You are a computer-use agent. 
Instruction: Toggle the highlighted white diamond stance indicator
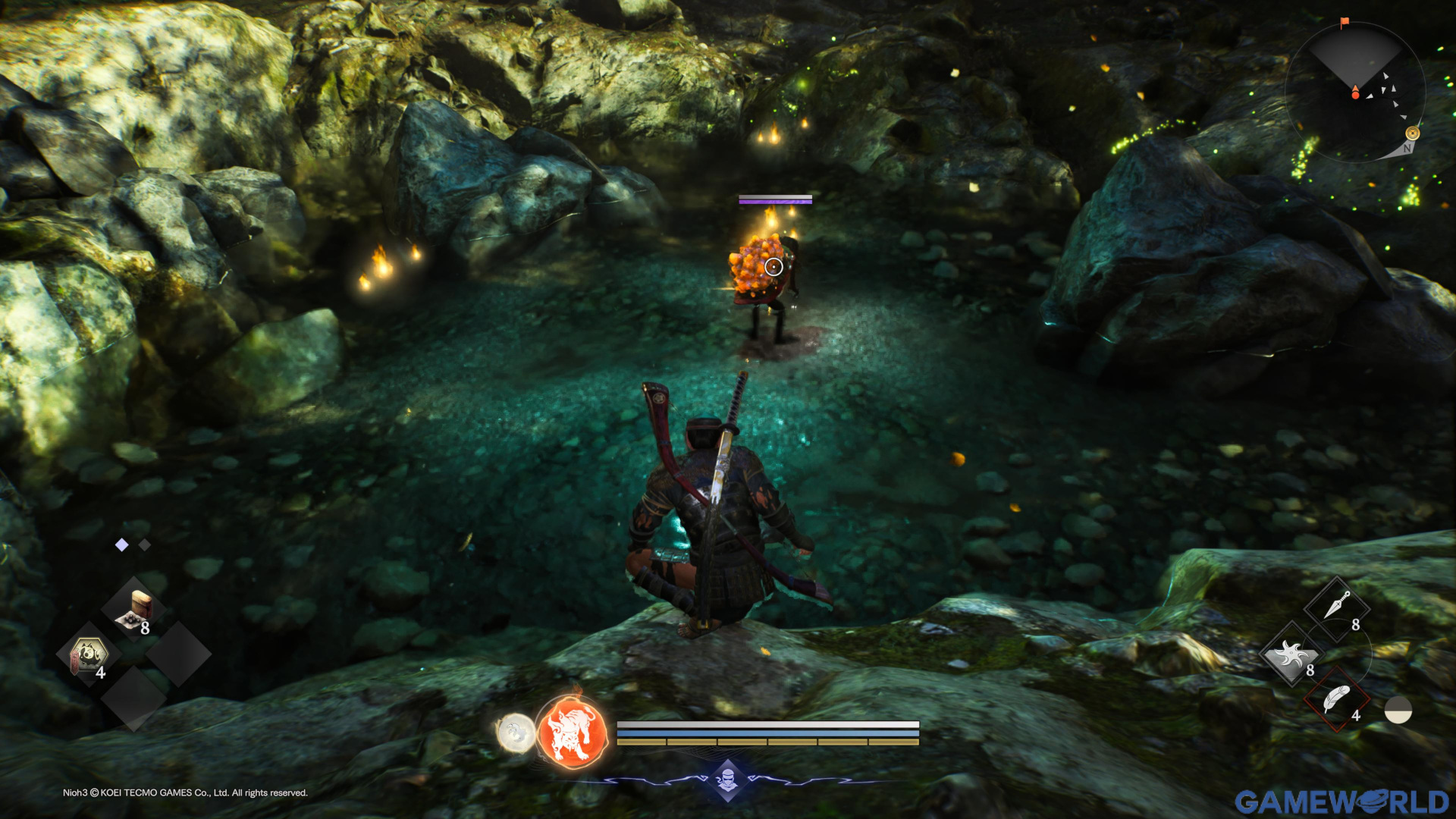(121, 544)
